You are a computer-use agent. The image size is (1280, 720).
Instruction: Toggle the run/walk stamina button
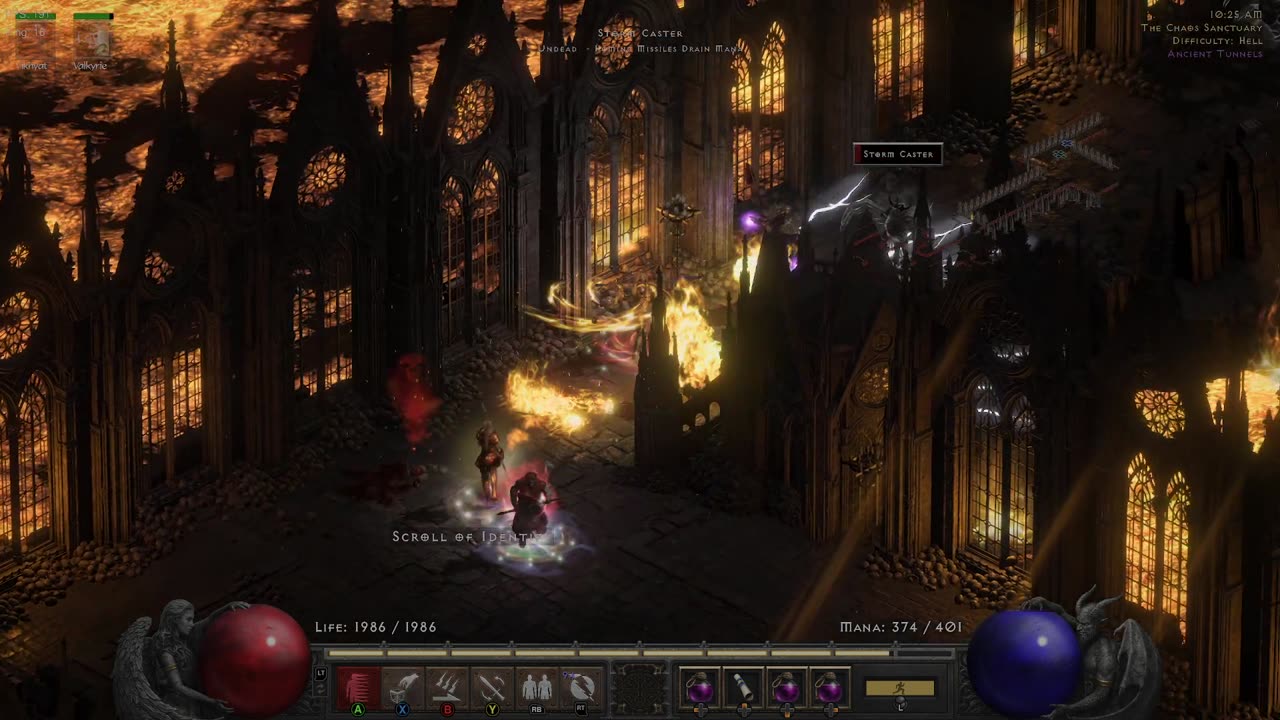pyautogui.click(x=900, y=688)
